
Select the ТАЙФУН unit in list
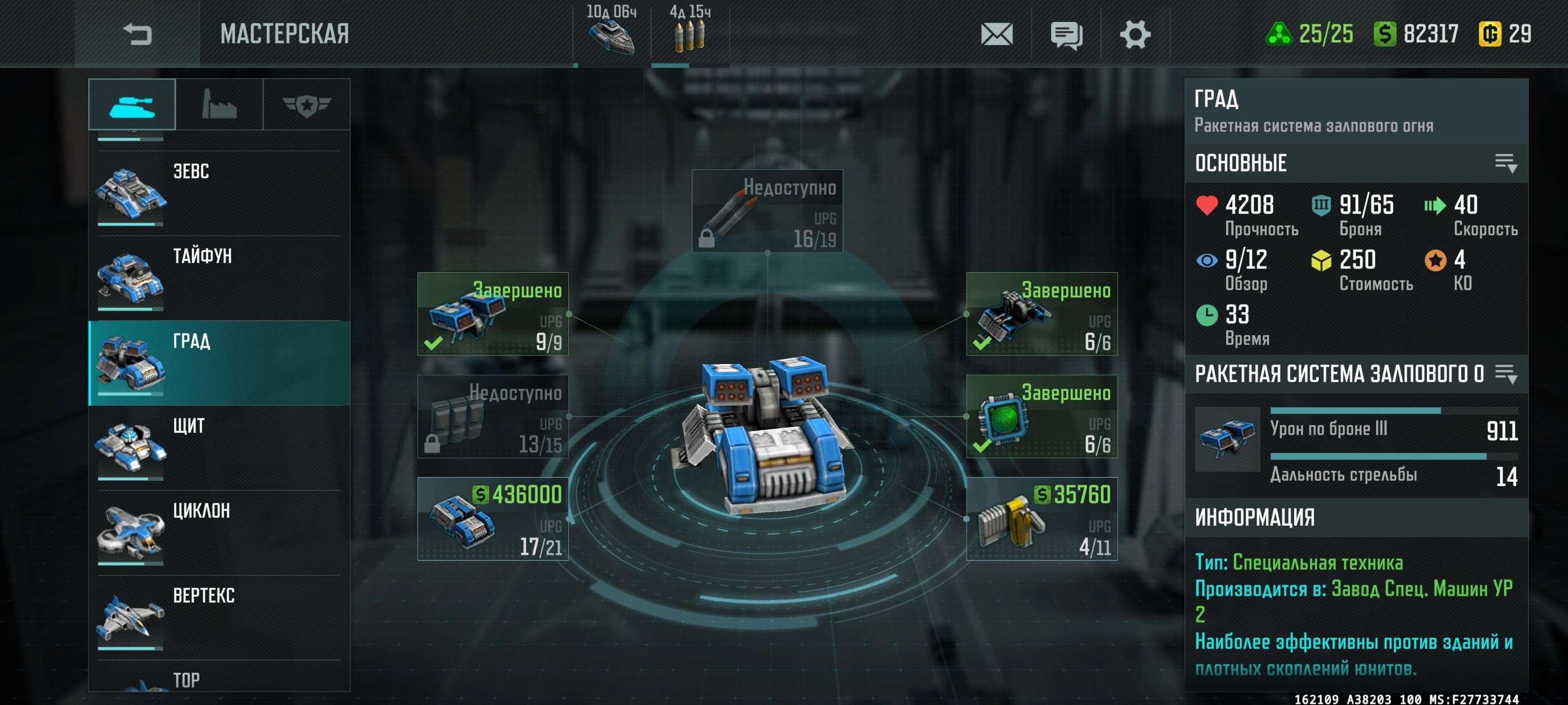(219, 279)
